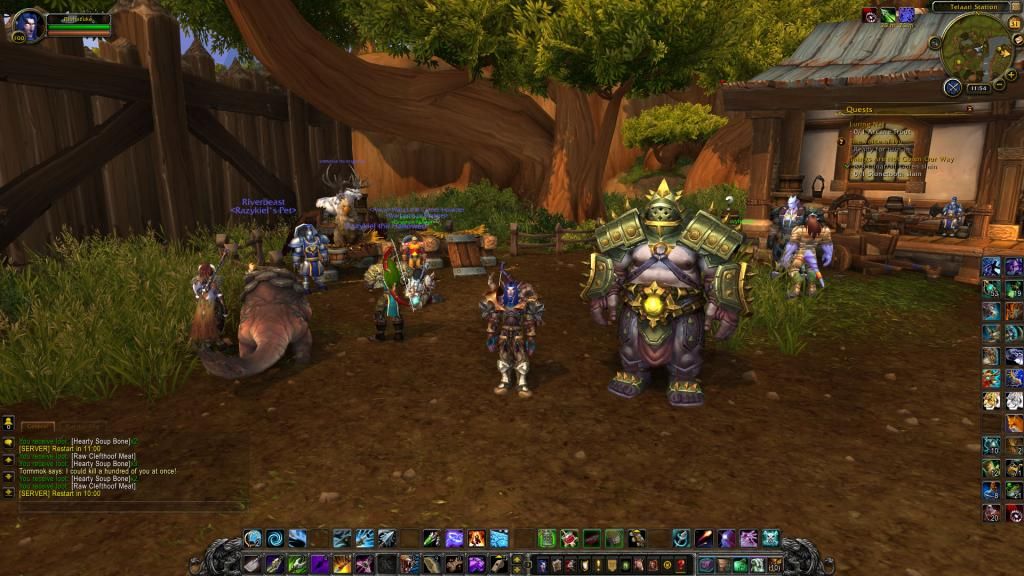Select the player portrait frame
1024x576 pixels.
[x=28, y=25]
